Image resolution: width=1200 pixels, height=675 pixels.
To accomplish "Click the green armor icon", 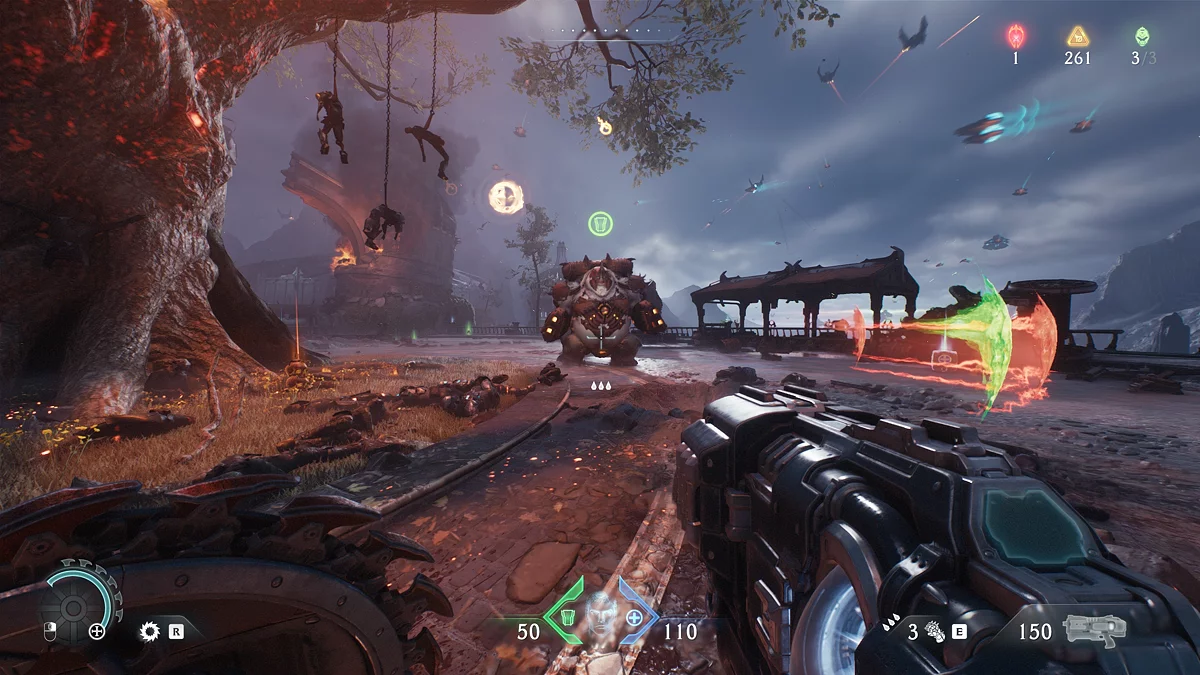I will [567, 617].
